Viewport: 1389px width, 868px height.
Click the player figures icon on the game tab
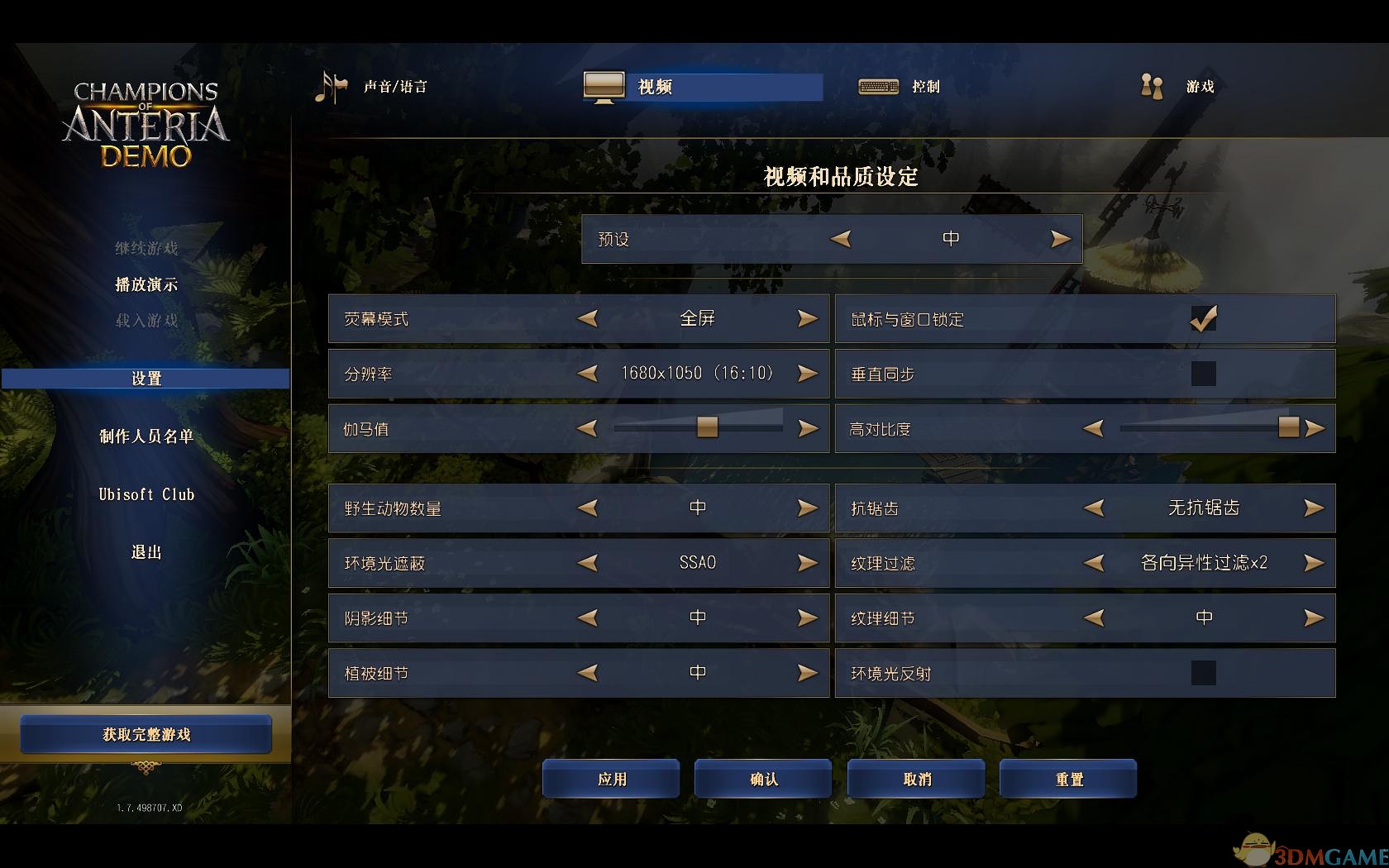pos(1150,86)
